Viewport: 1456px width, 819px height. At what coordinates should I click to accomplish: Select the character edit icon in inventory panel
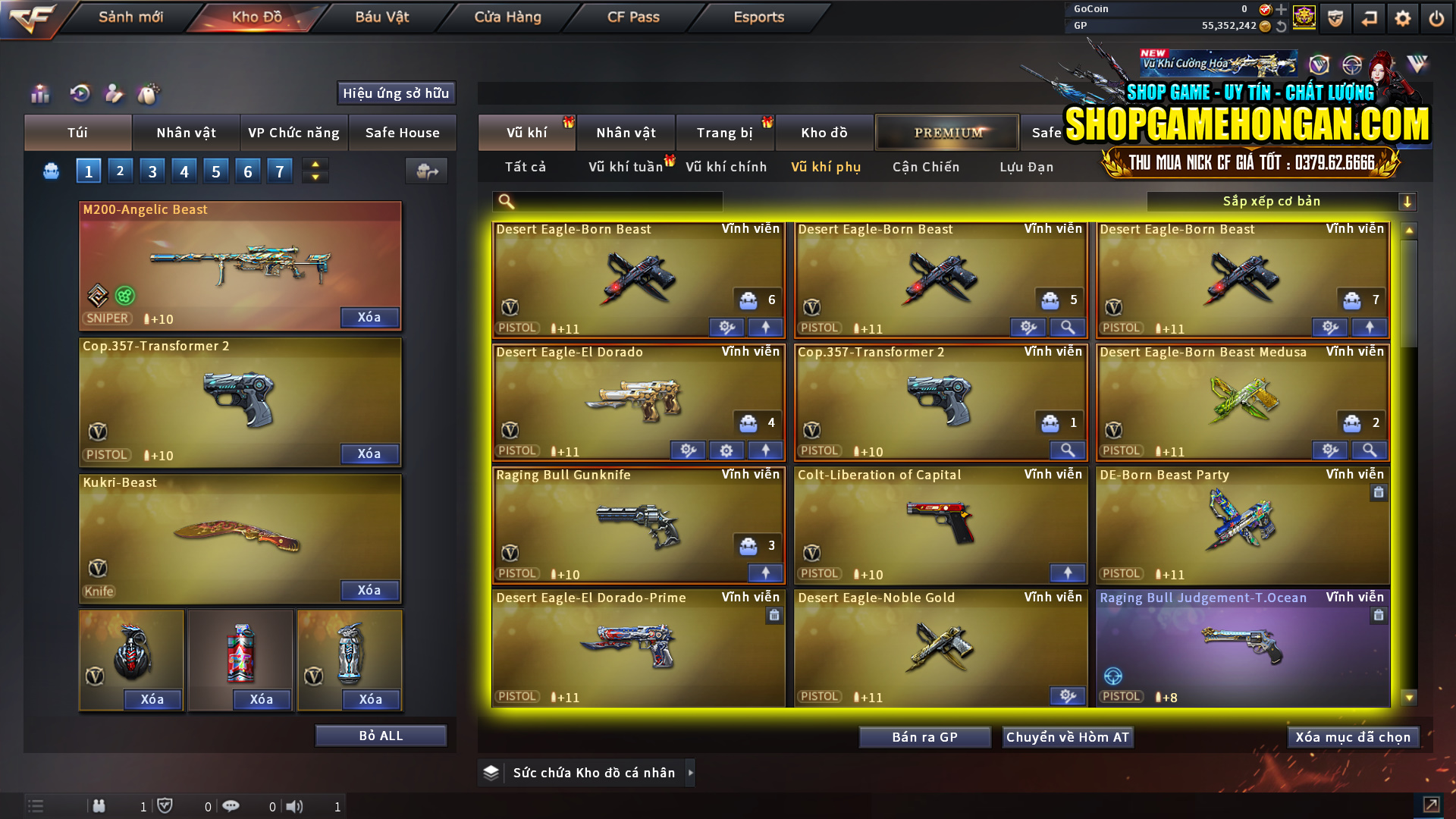(x=115, y=94)
